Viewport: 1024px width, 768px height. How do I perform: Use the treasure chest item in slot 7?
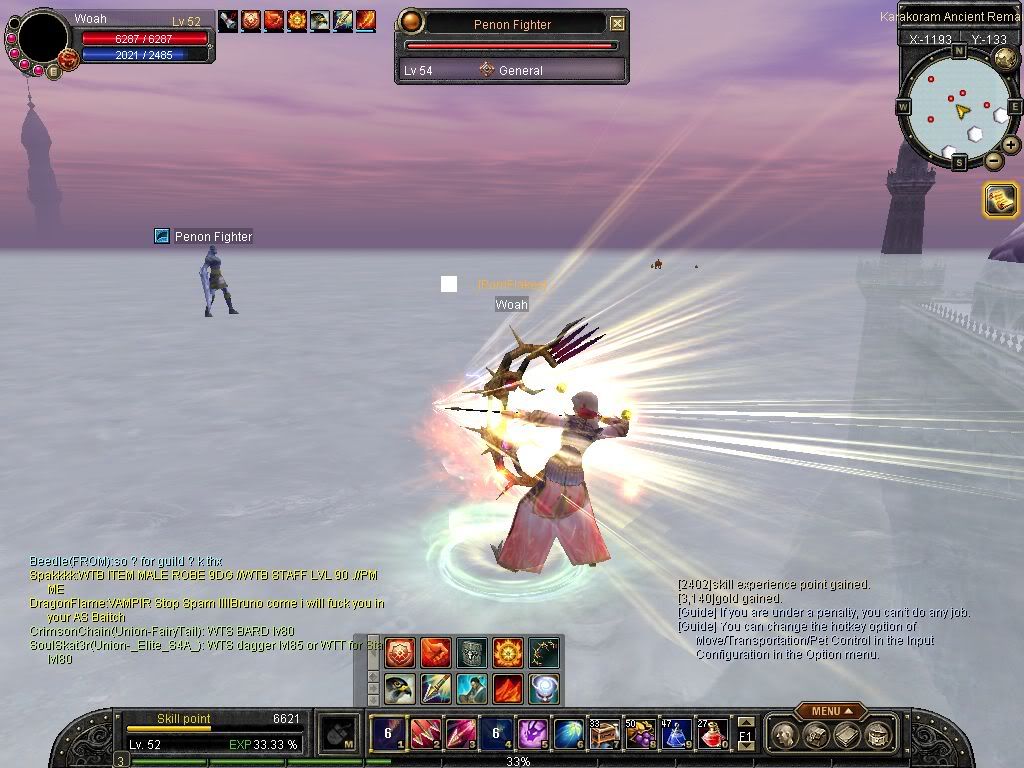(x=604, y=734)
